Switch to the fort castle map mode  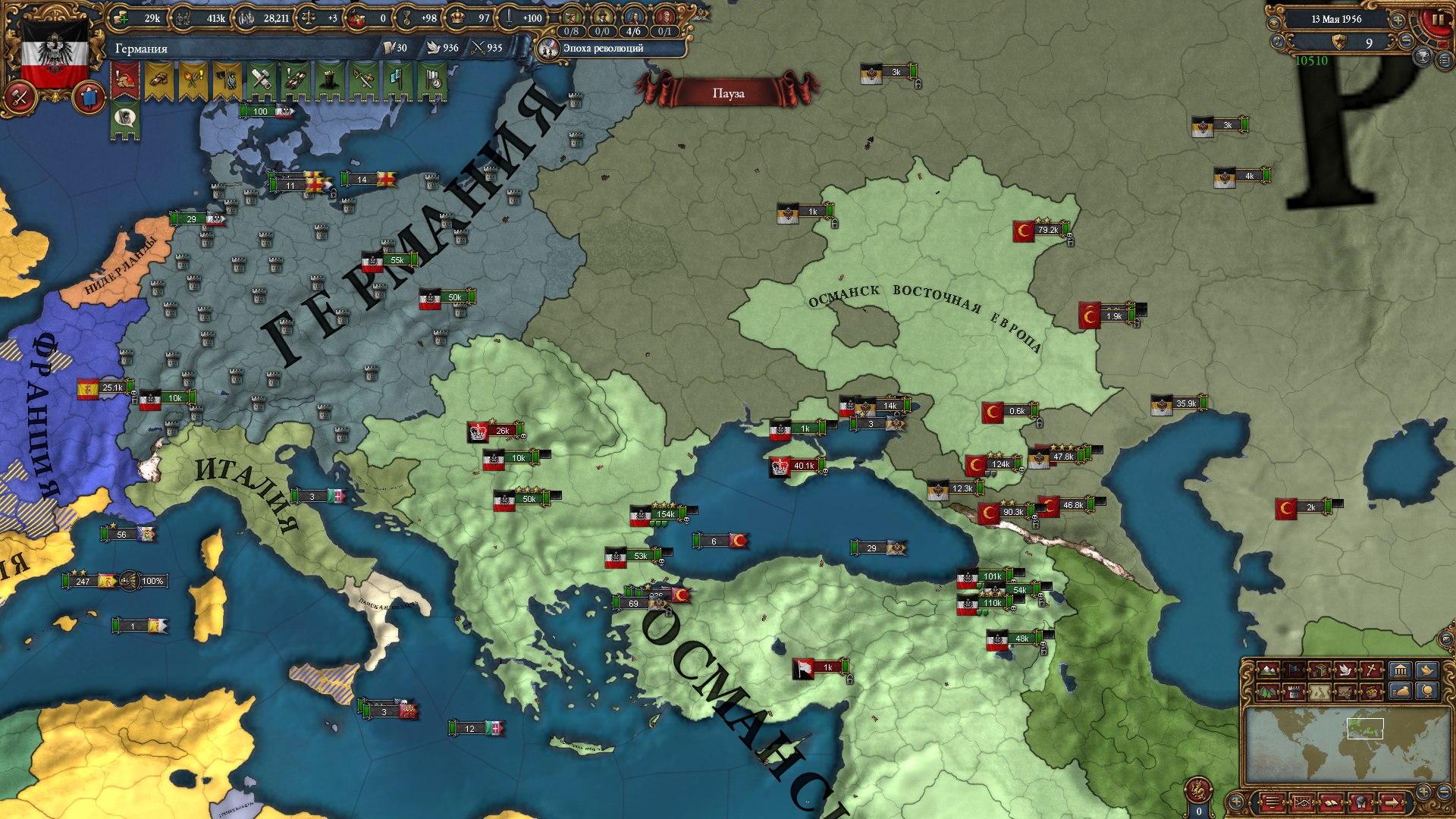click(1294, 692)
